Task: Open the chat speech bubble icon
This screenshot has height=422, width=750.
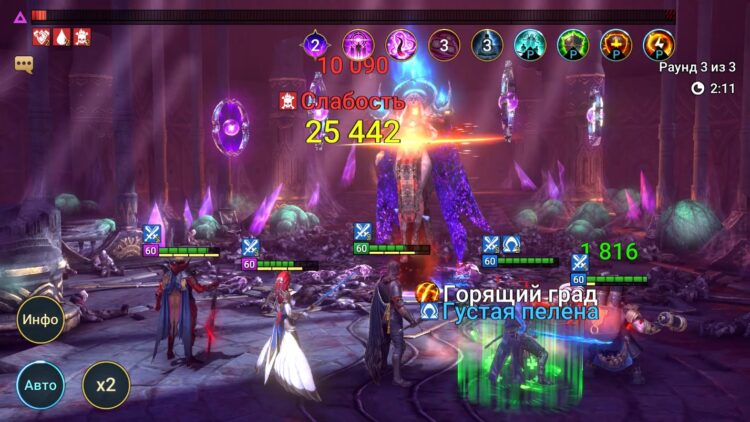Action: click(x=24, y=64)
